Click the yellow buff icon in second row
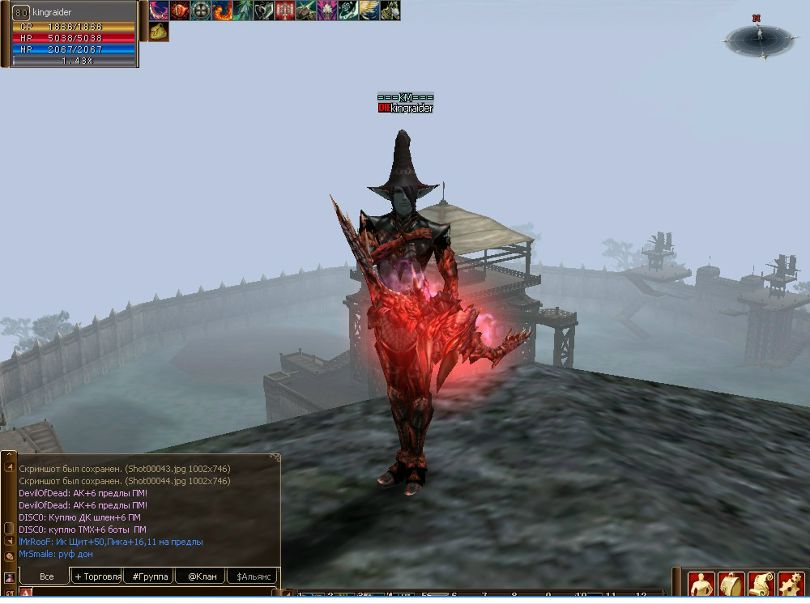Screen dimensions: 810x604 point(159,32)
